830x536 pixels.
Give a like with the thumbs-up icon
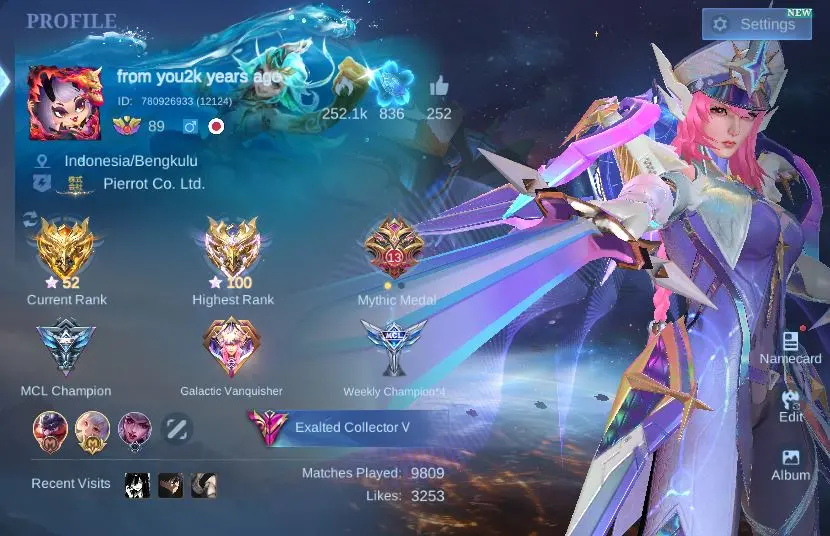(439, 88)
